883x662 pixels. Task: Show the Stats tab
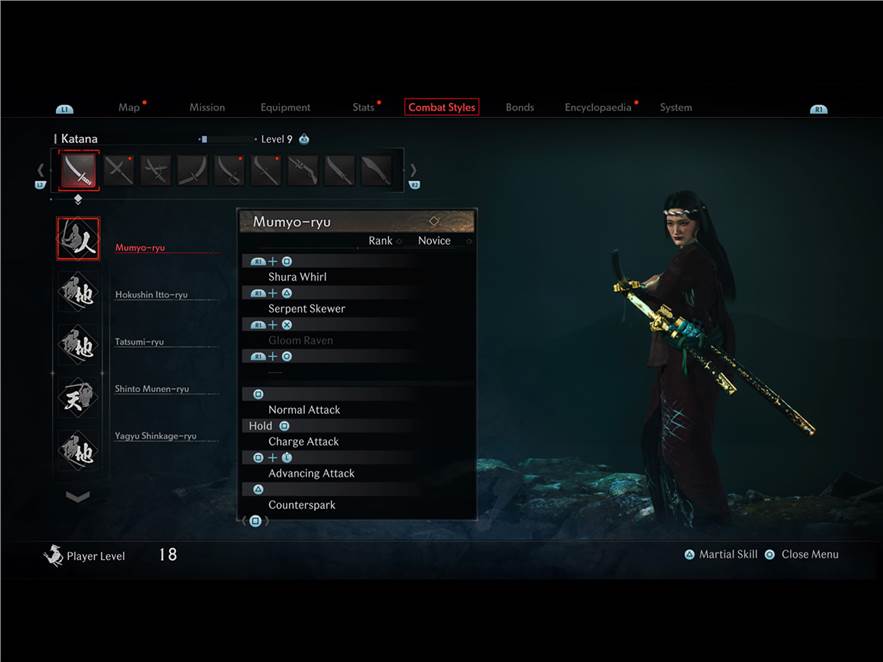(363, 108)
